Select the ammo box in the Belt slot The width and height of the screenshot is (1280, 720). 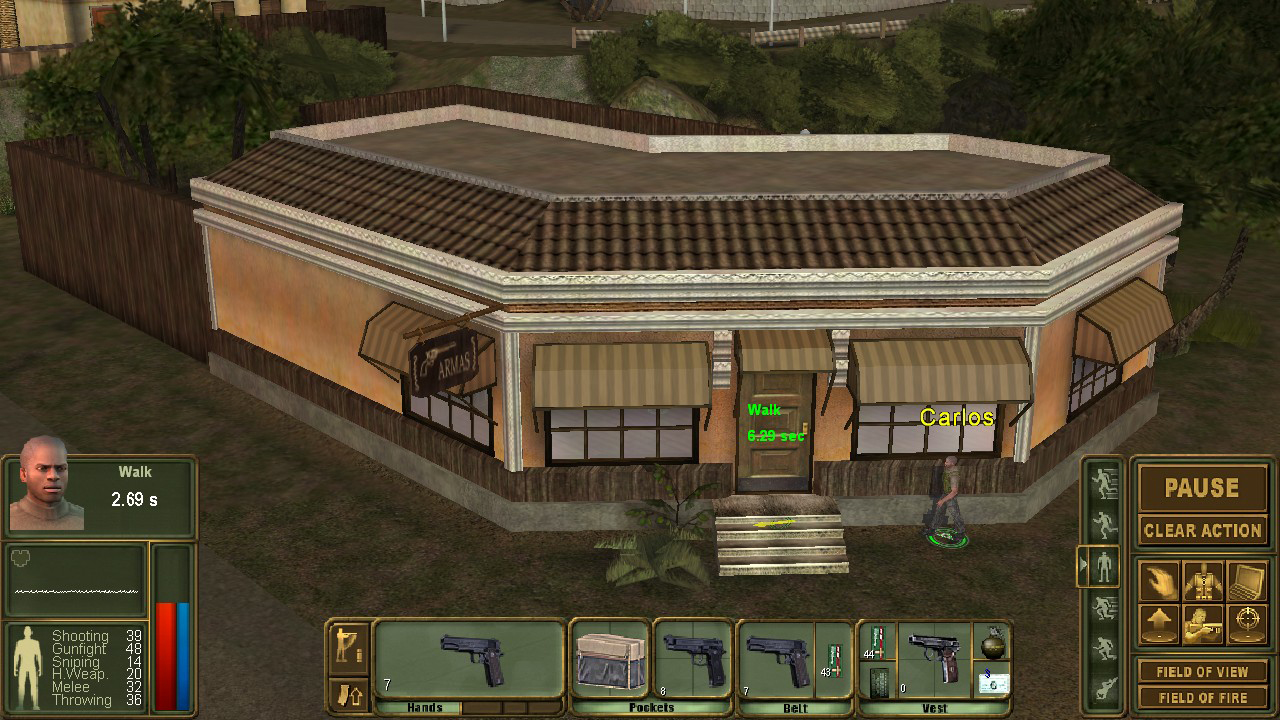coord(833,658)
